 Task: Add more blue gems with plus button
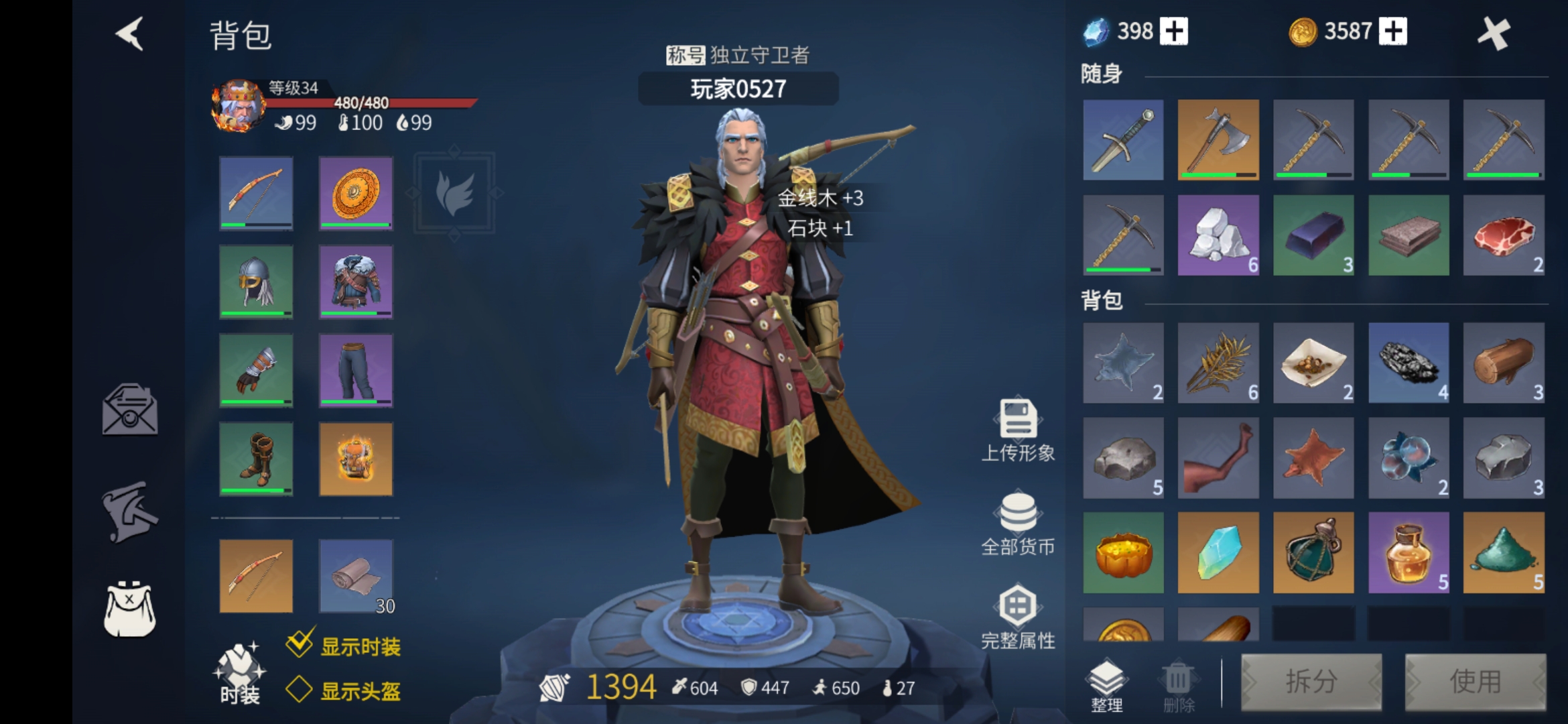[1173, 32]
